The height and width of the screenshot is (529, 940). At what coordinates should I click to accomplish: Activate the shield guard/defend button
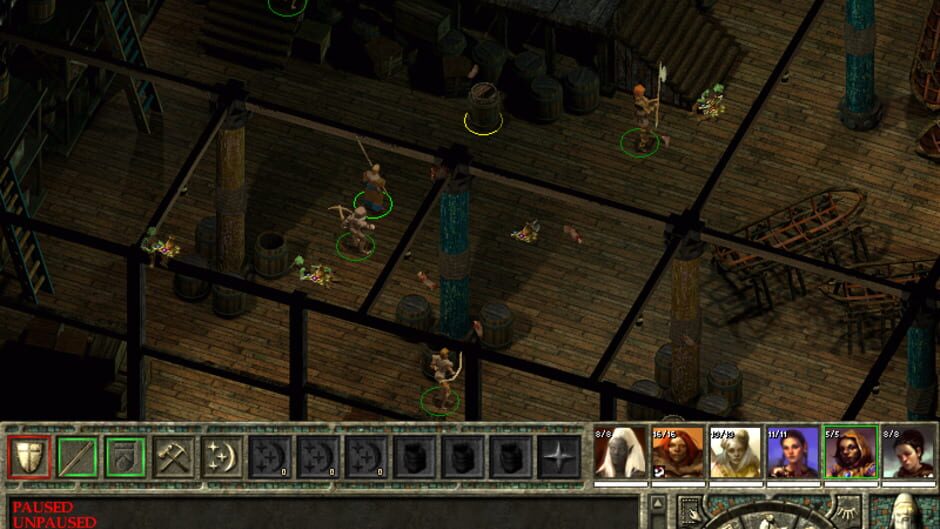coord(30,457)
